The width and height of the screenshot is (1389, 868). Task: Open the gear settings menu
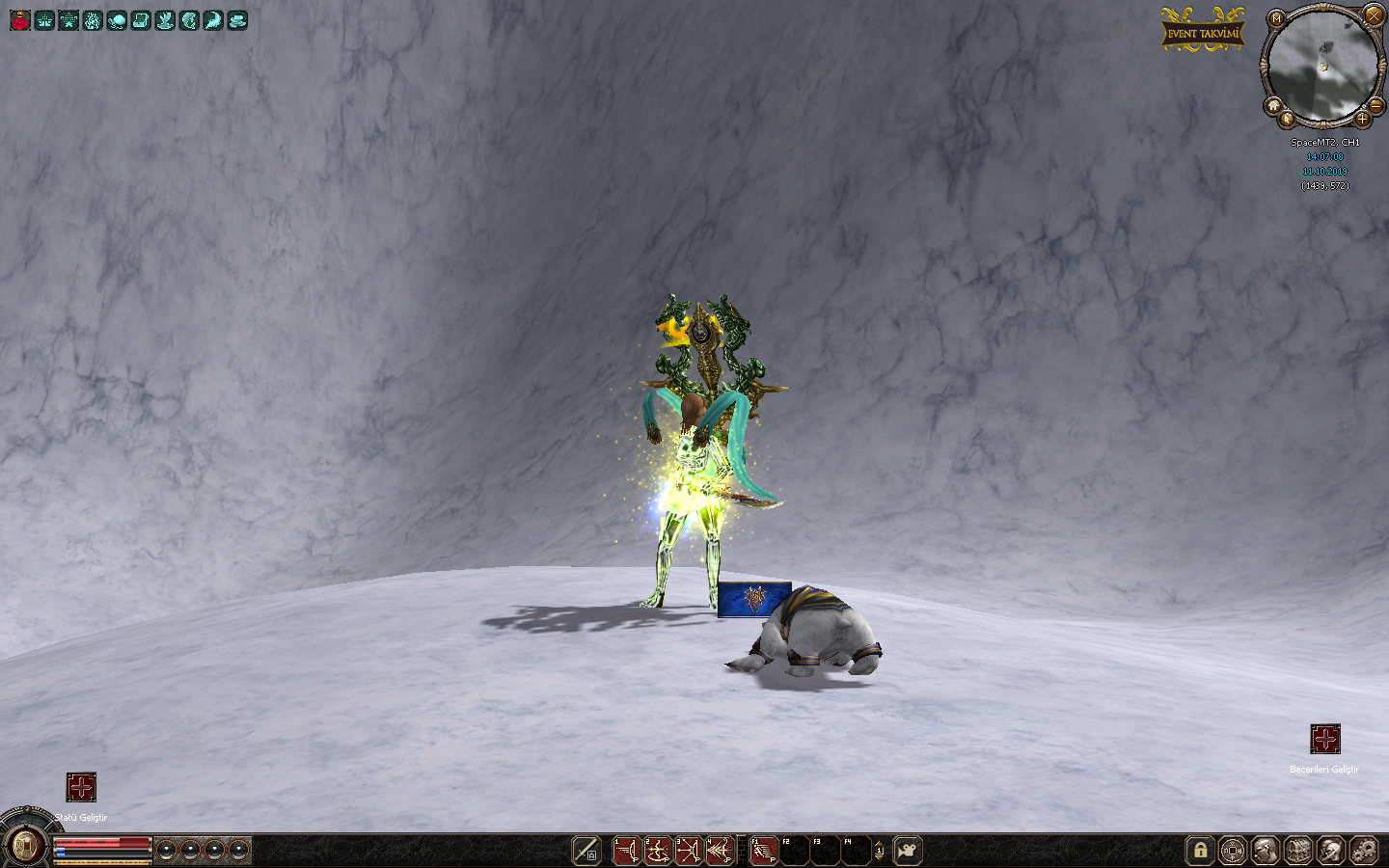(1364, 851)
